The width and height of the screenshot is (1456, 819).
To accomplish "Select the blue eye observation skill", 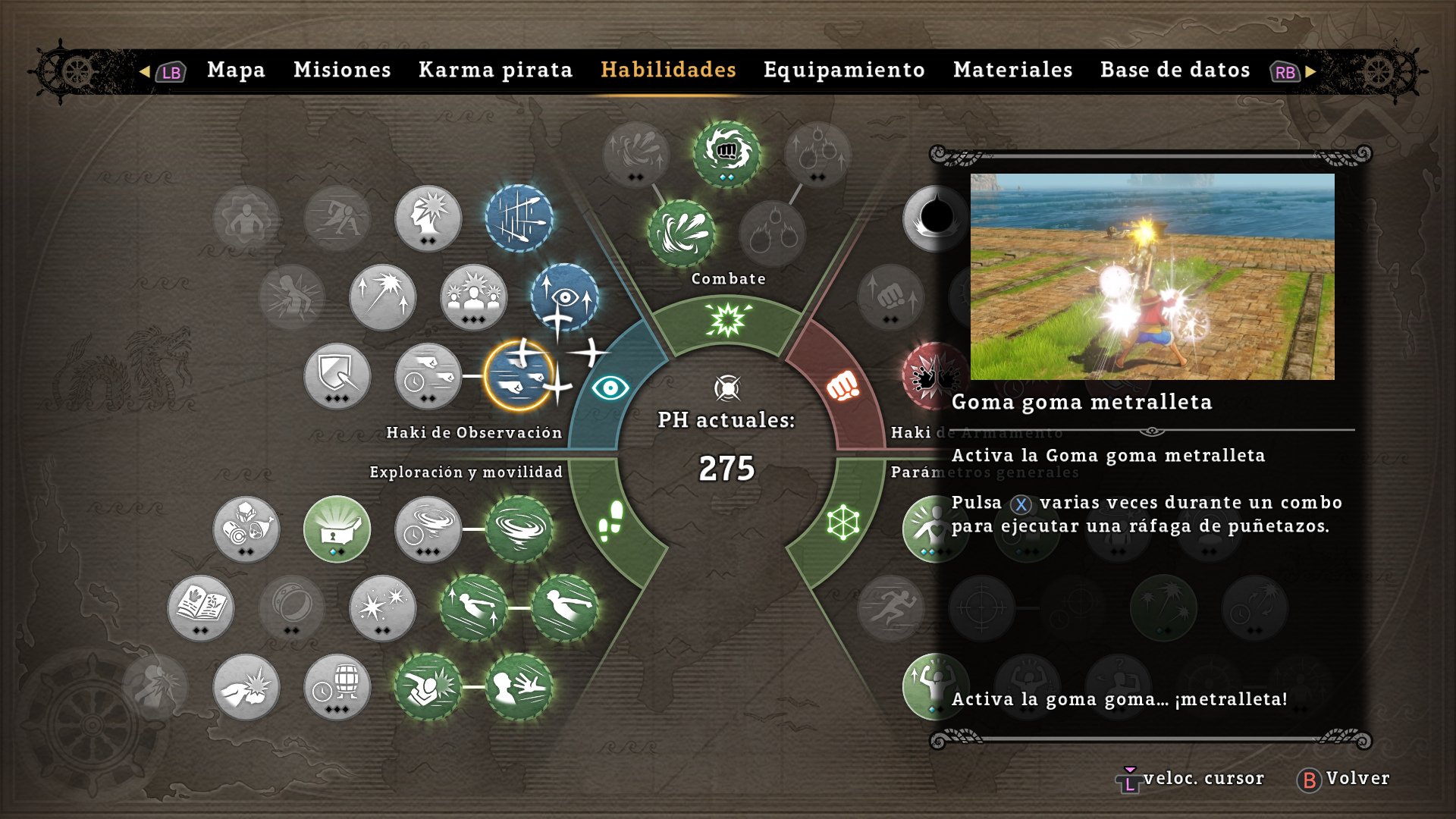I will tap(564, 296).
